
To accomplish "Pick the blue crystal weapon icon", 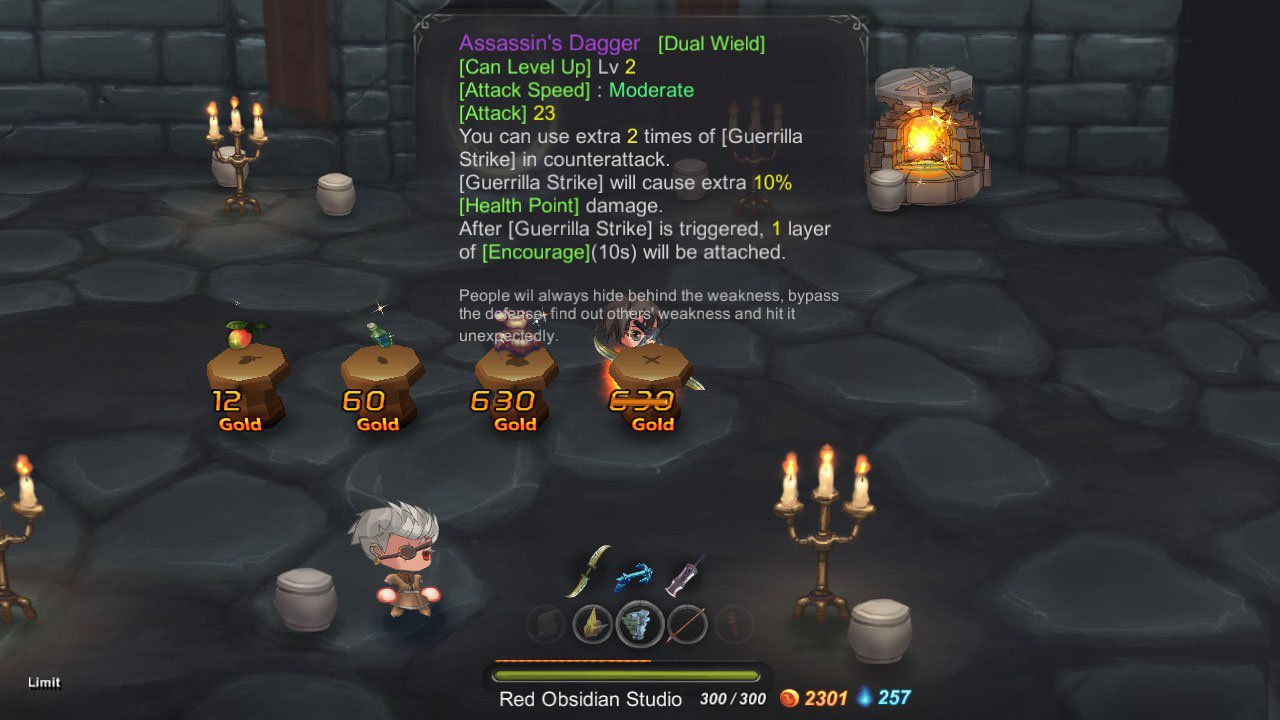I will pos(635,575).
